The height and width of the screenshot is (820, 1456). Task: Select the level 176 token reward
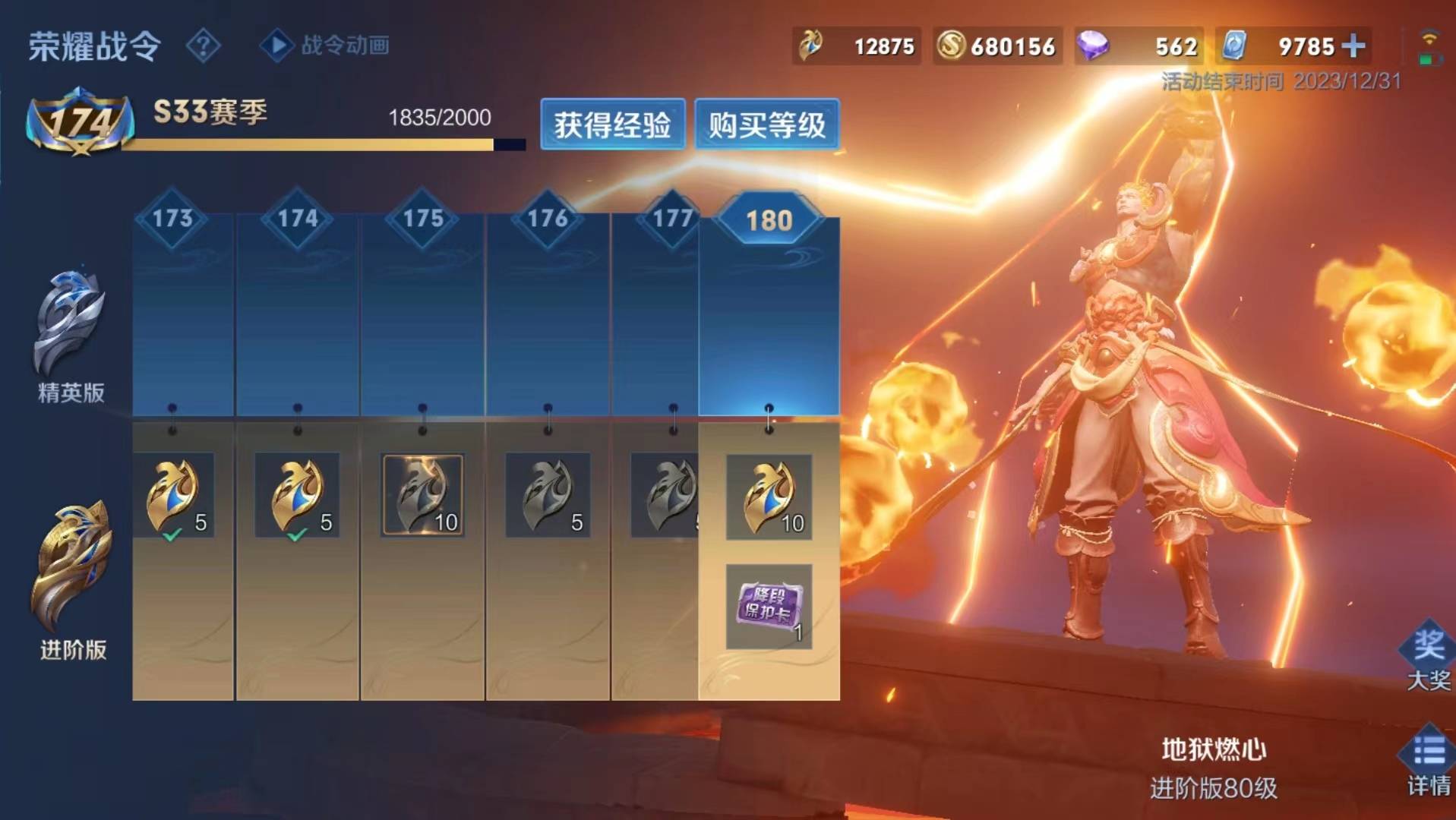point(548,496)
